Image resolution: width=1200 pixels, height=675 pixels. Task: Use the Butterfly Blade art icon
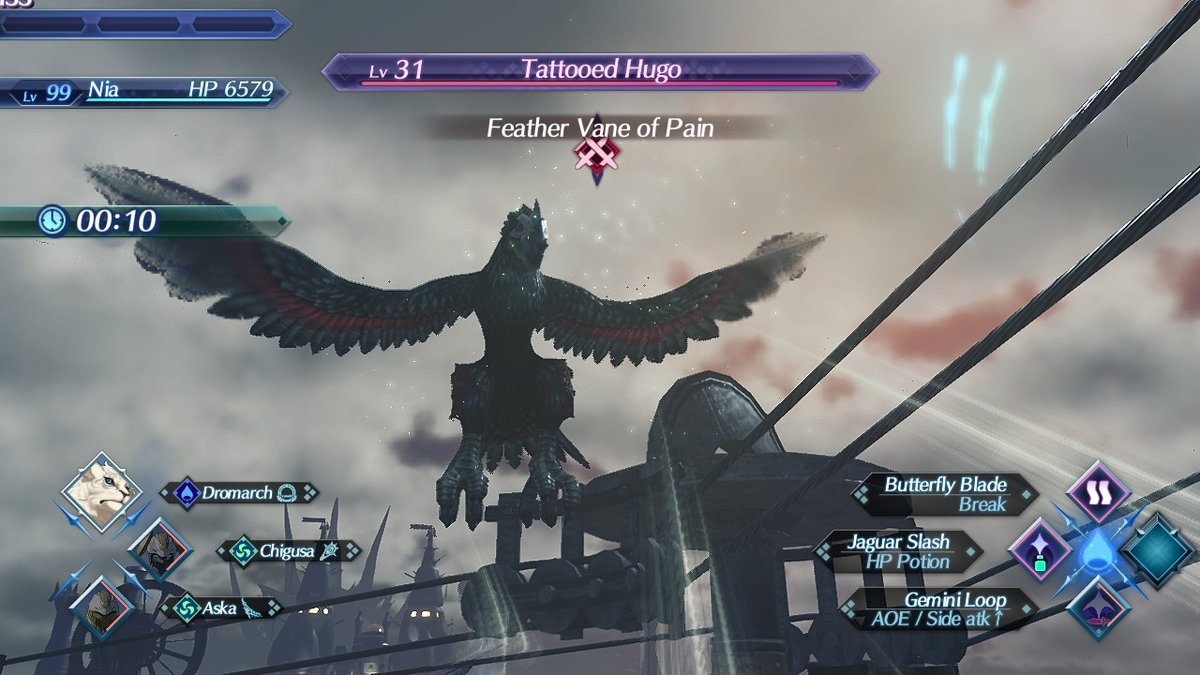1098,492
